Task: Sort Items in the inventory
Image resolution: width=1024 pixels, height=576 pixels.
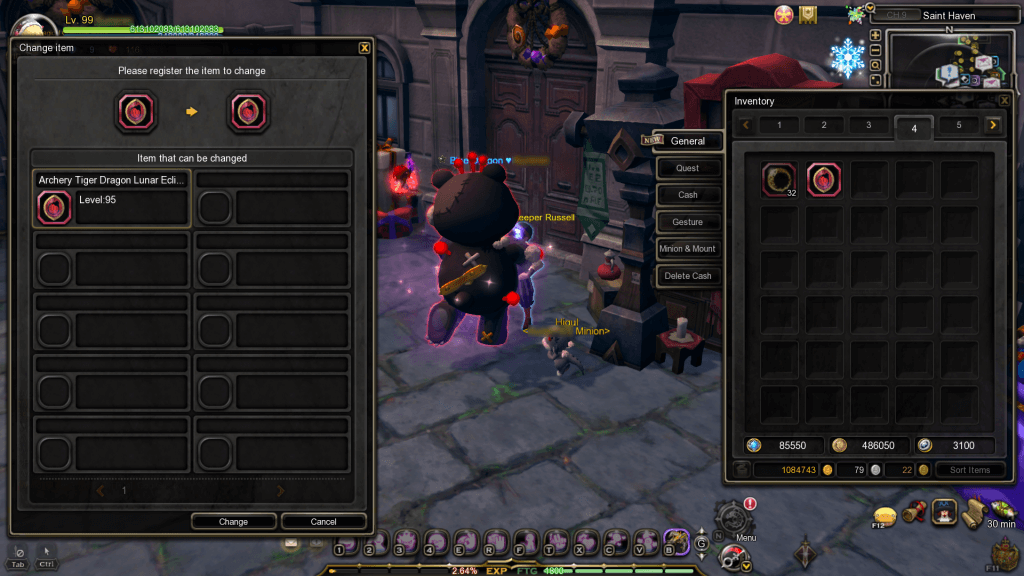Action: tap(970, 470)
